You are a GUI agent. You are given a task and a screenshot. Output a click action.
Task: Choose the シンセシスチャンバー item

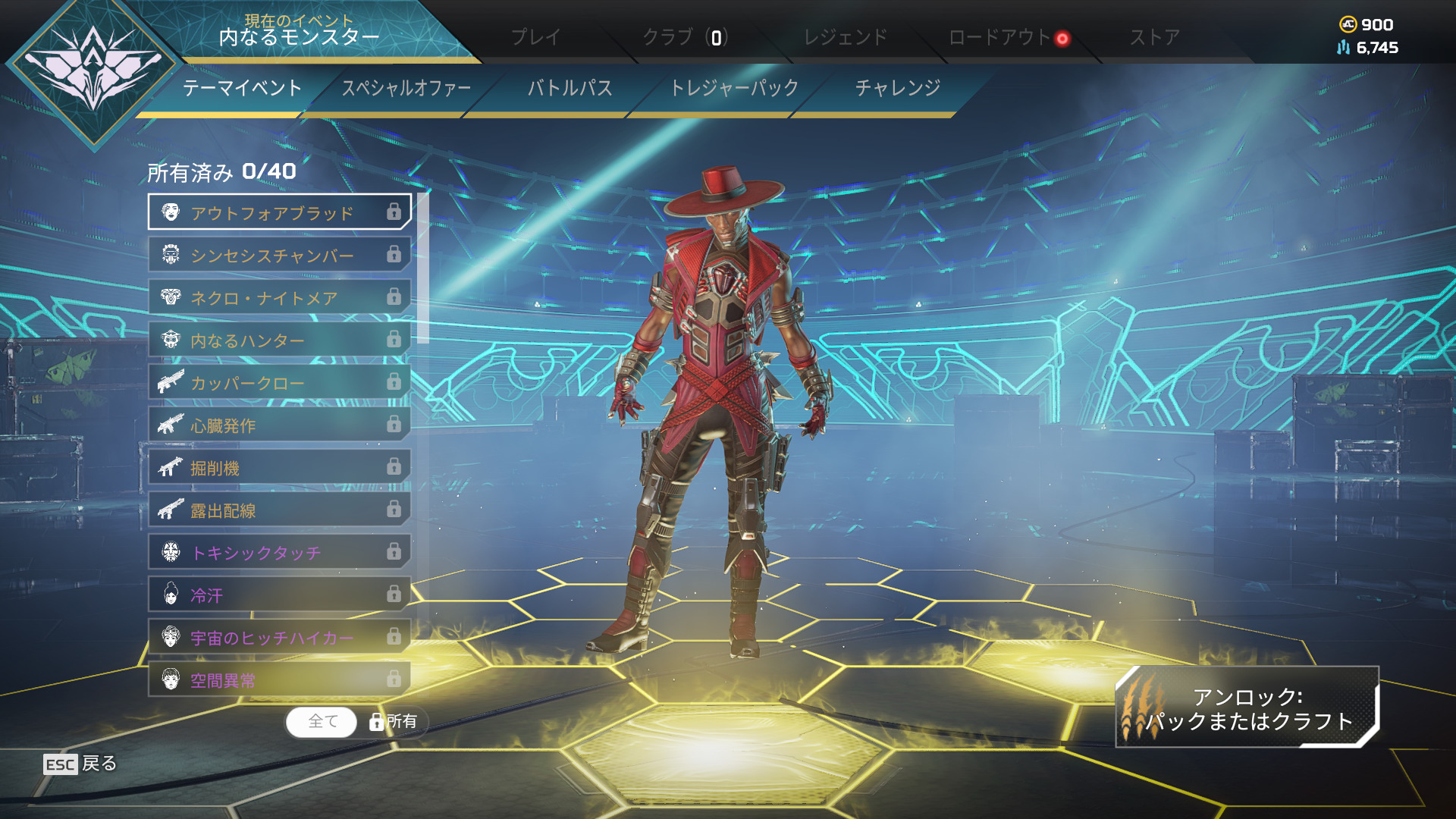[x=279, y=255]
